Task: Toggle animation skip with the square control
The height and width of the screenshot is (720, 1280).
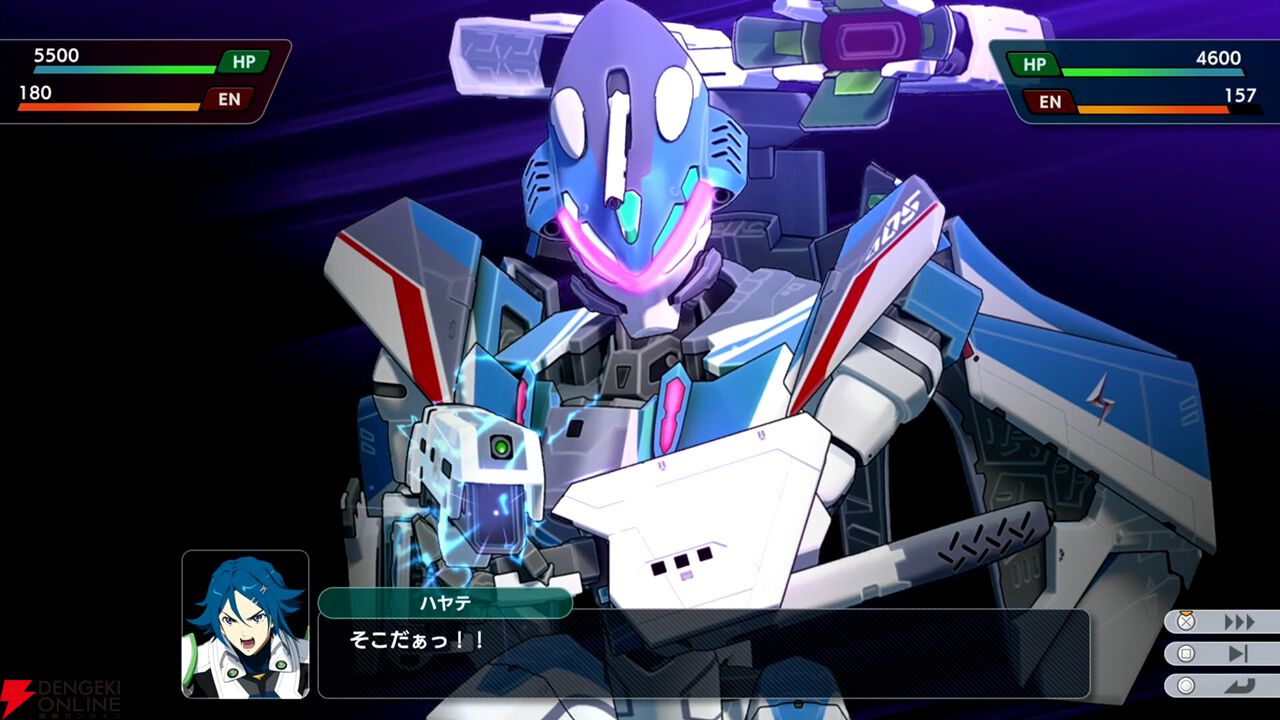Action: (1237, 653)
